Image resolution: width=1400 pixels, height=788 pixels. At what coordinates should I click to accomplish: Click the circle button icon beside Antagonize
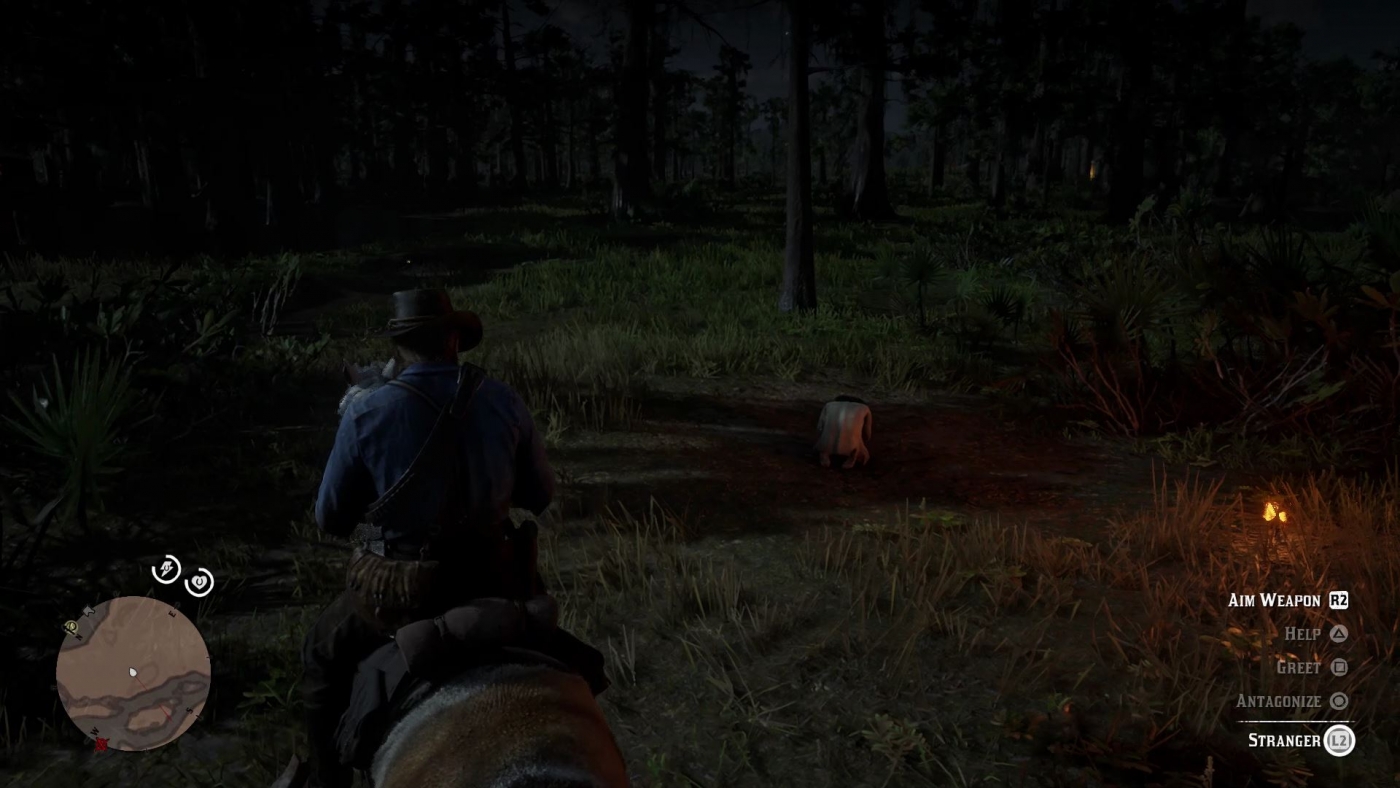pyautogui.click(x=1339, y=701)
